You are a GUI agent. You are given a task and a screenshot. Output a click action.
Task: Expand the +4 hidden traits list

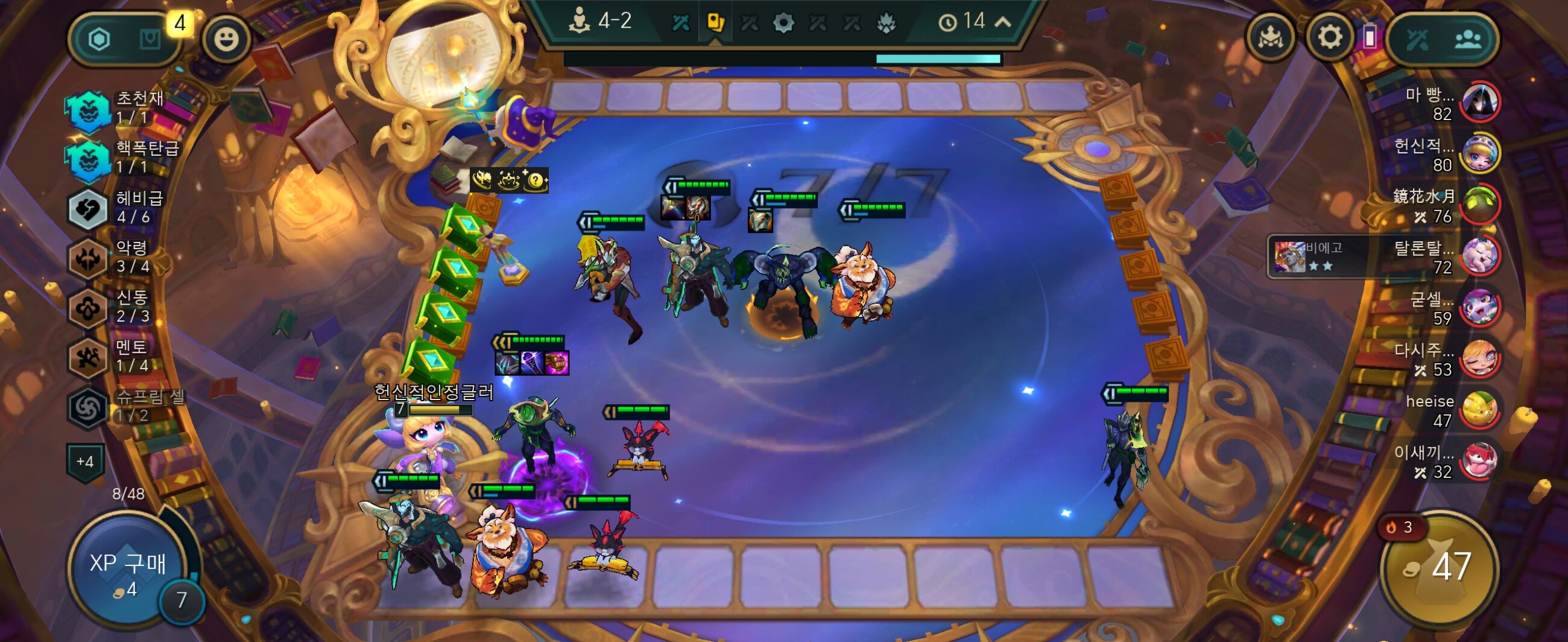click(84, 462)
